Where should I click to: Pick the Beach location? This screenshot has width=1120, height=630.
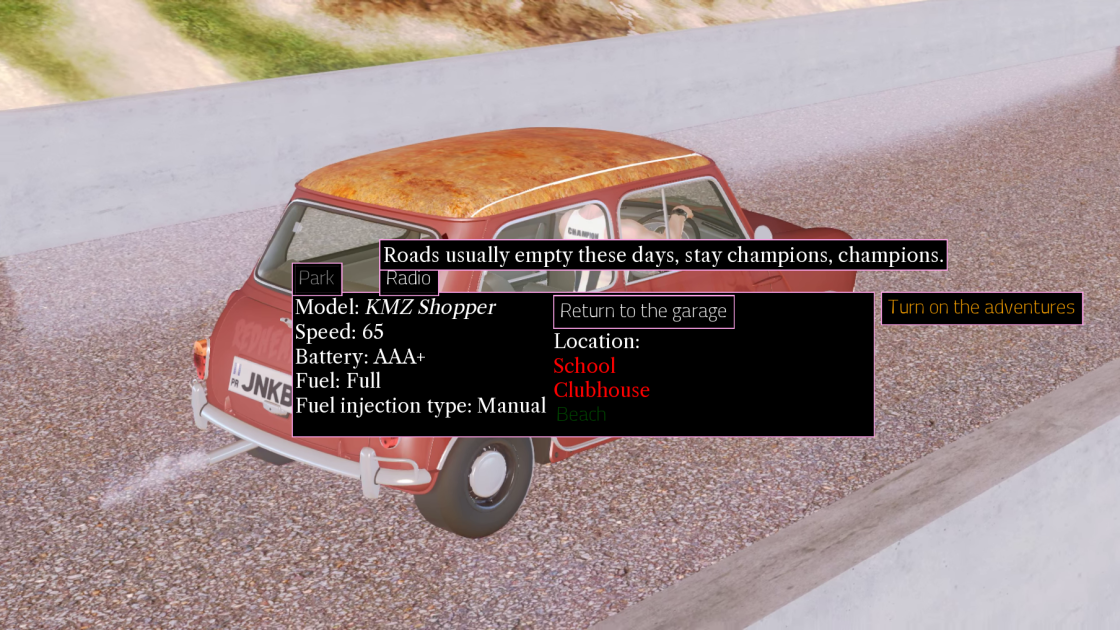pos(581,414)
